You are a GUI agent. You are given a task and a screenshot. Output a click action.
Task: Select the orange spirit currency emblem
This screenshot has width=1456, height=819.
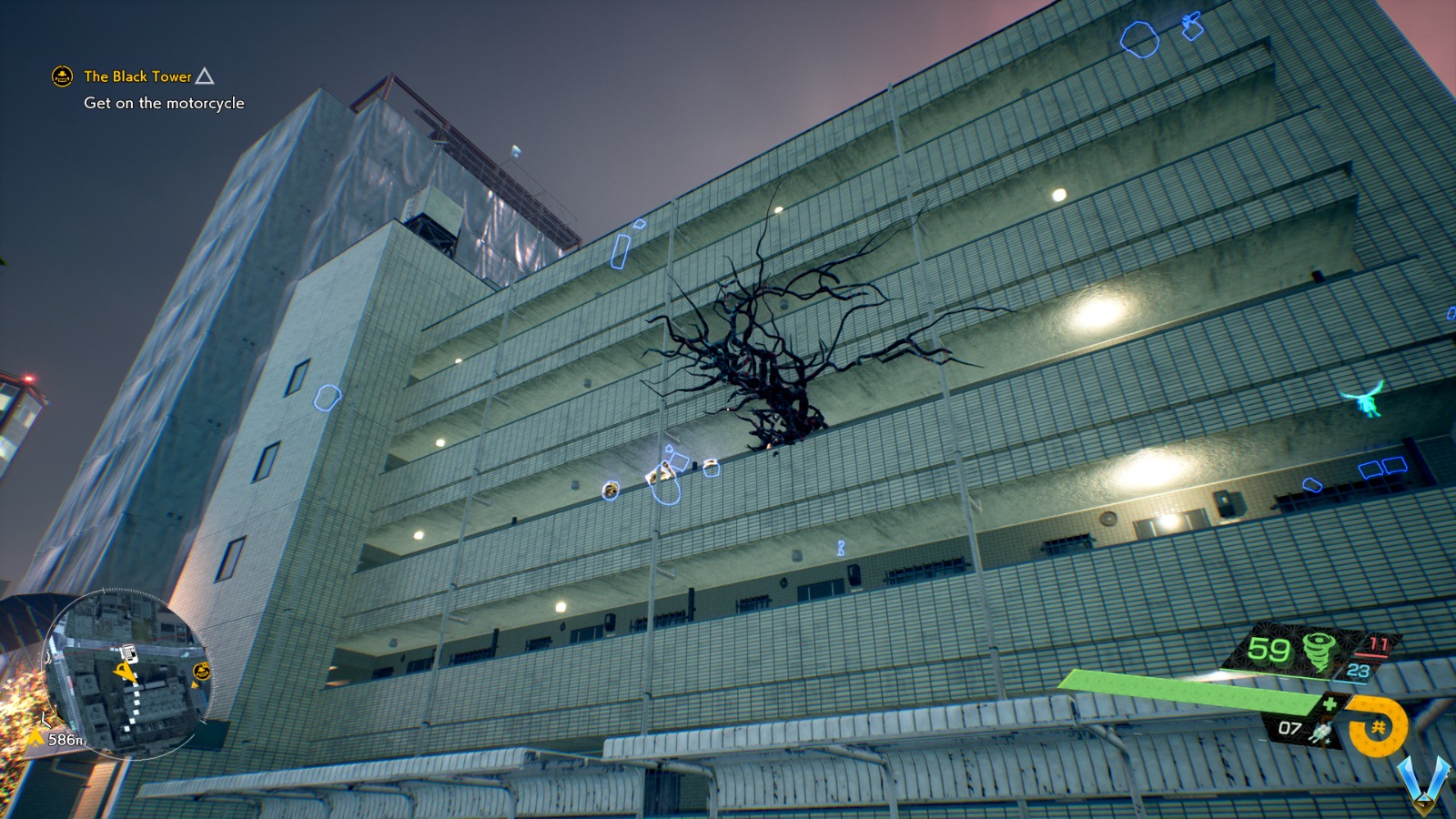1377,726
